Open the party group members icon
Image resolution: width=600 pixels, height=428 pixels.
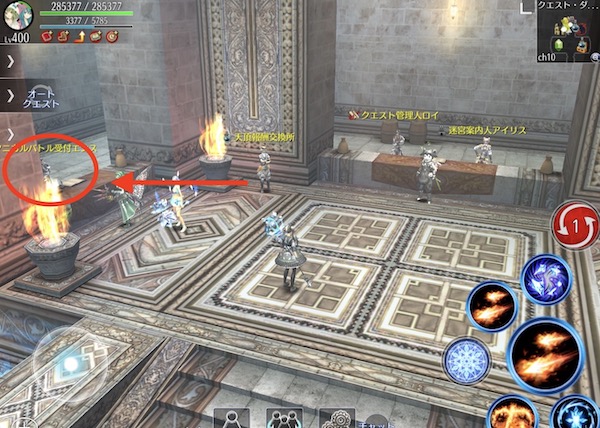(284, 418)
